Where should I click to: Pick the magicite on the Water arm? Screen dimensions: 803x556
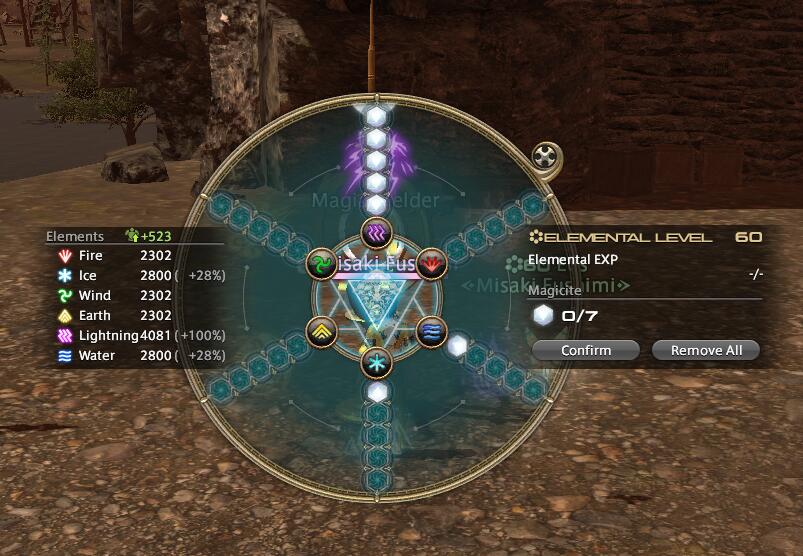pyautogui.click(x=458, y=346)
